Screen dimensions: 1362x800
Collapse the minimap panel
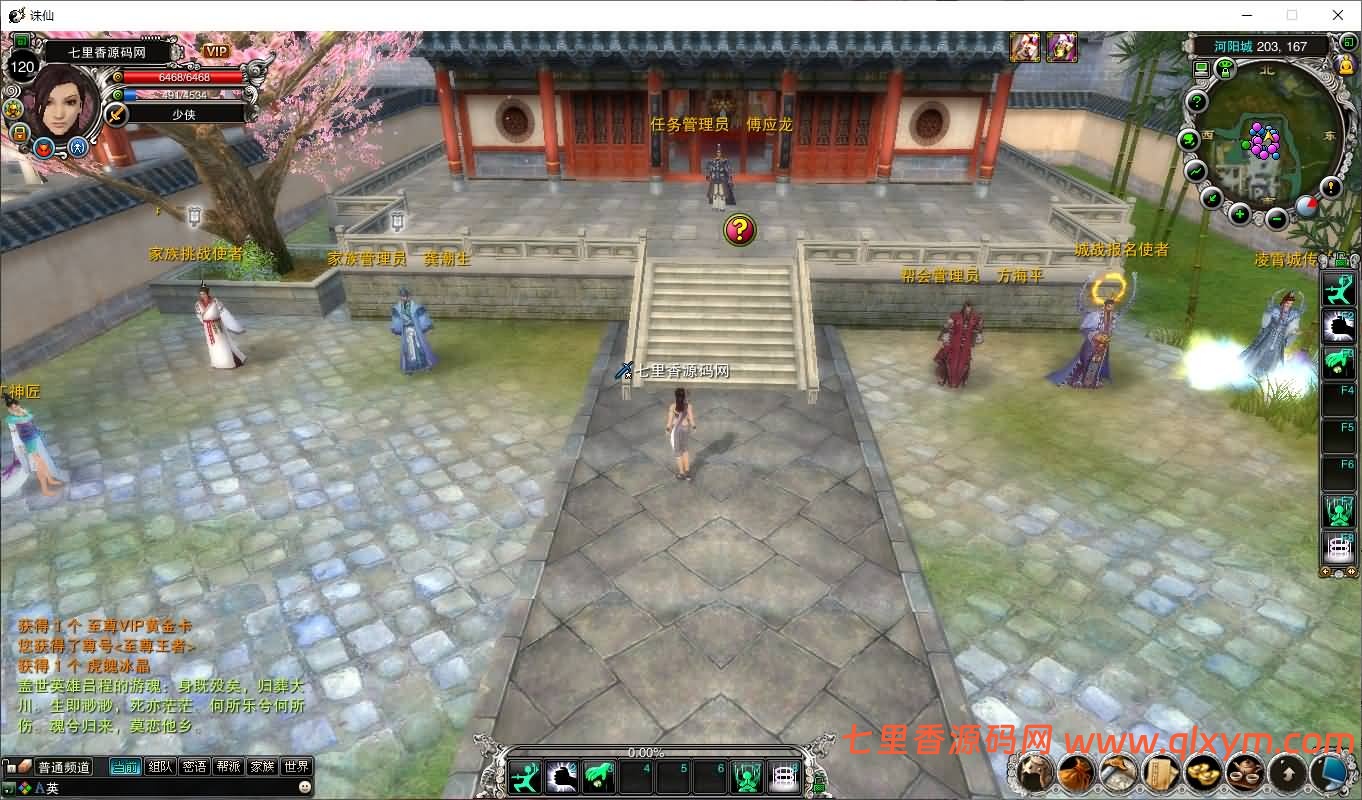tap(1348, 44)
